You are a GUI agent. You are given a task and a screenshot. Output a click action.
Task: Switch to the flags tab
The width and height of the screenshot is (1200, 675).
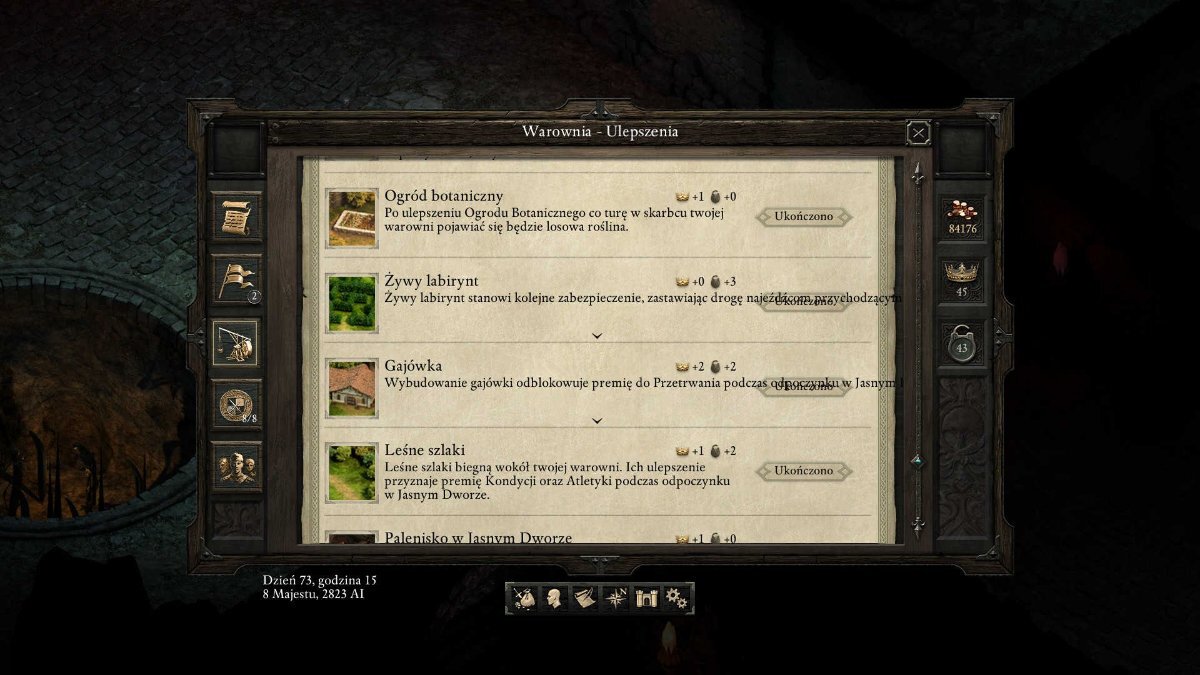tap(237, 279)
